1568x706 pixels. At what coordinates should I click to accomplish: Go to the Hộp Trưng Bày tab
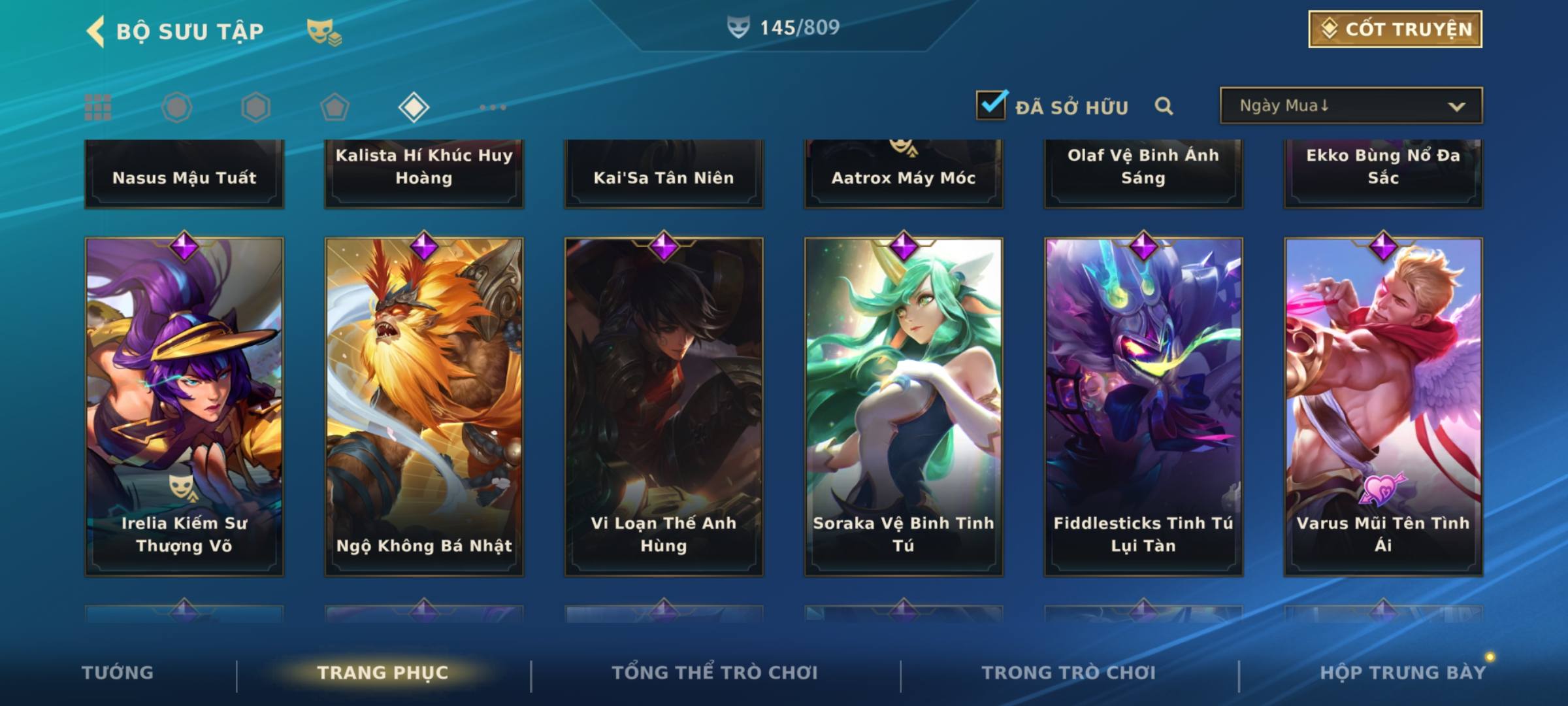(x=1403, y=673)
